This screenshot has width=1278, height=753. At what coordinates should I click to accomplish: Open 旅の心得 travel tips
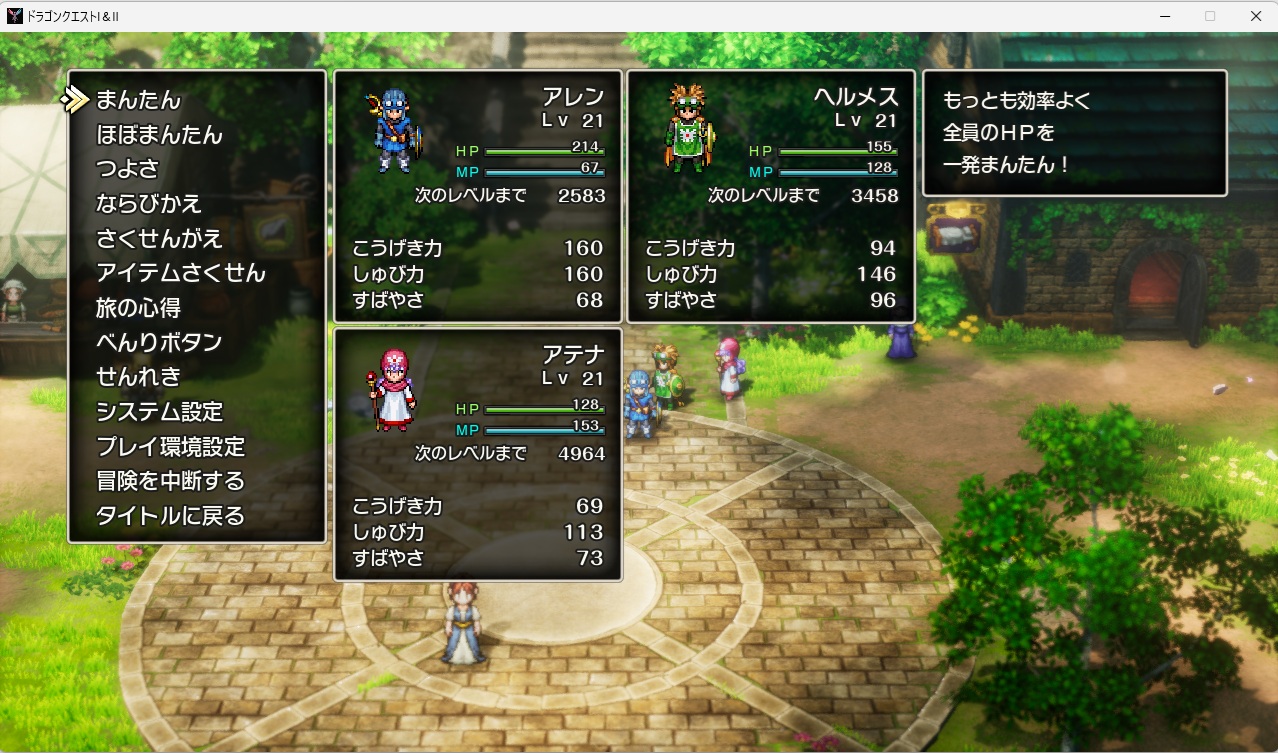pos(138,308)
